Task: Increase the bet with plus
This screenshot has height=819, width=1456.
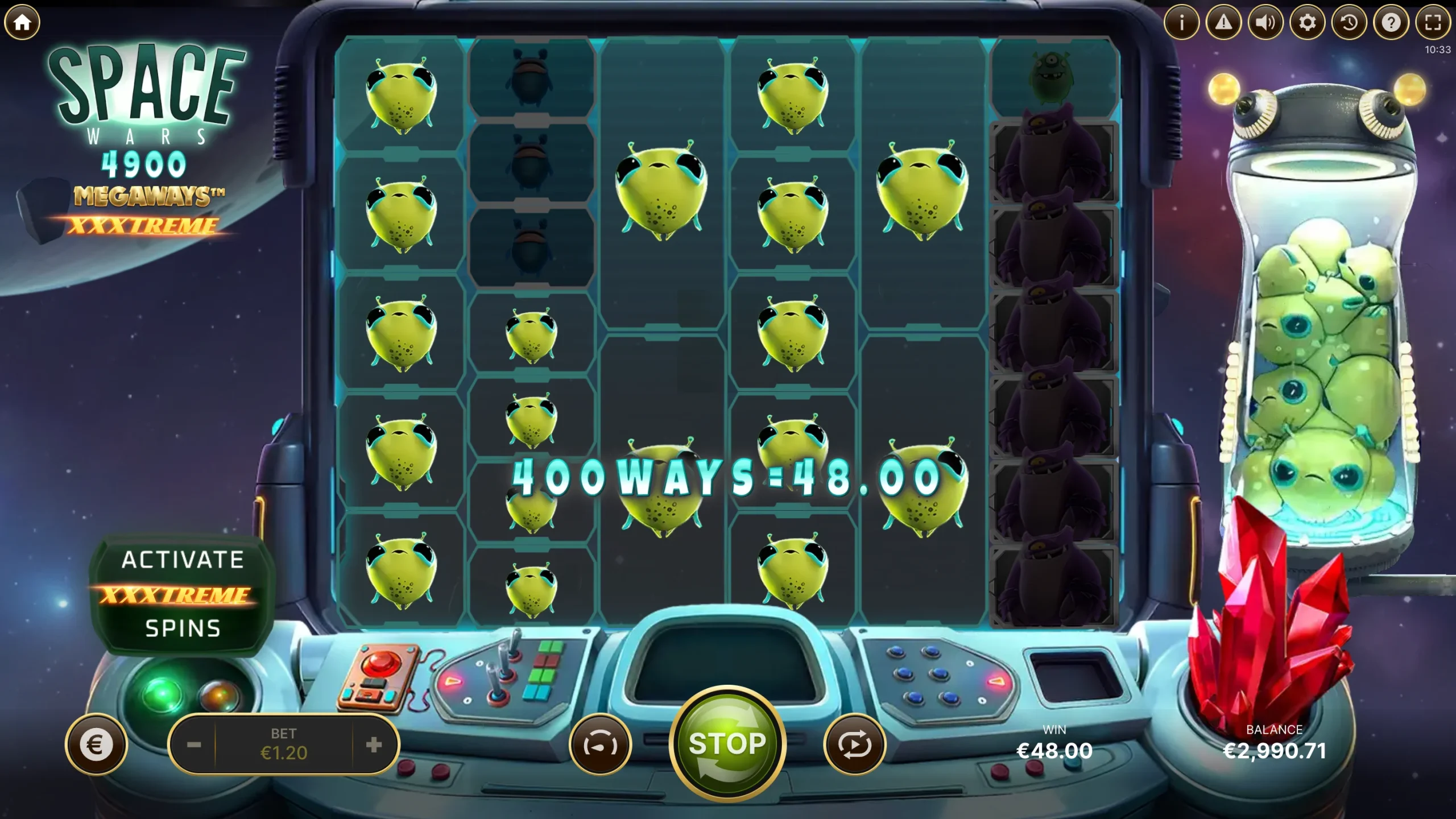Action: (x=374, y=744)
